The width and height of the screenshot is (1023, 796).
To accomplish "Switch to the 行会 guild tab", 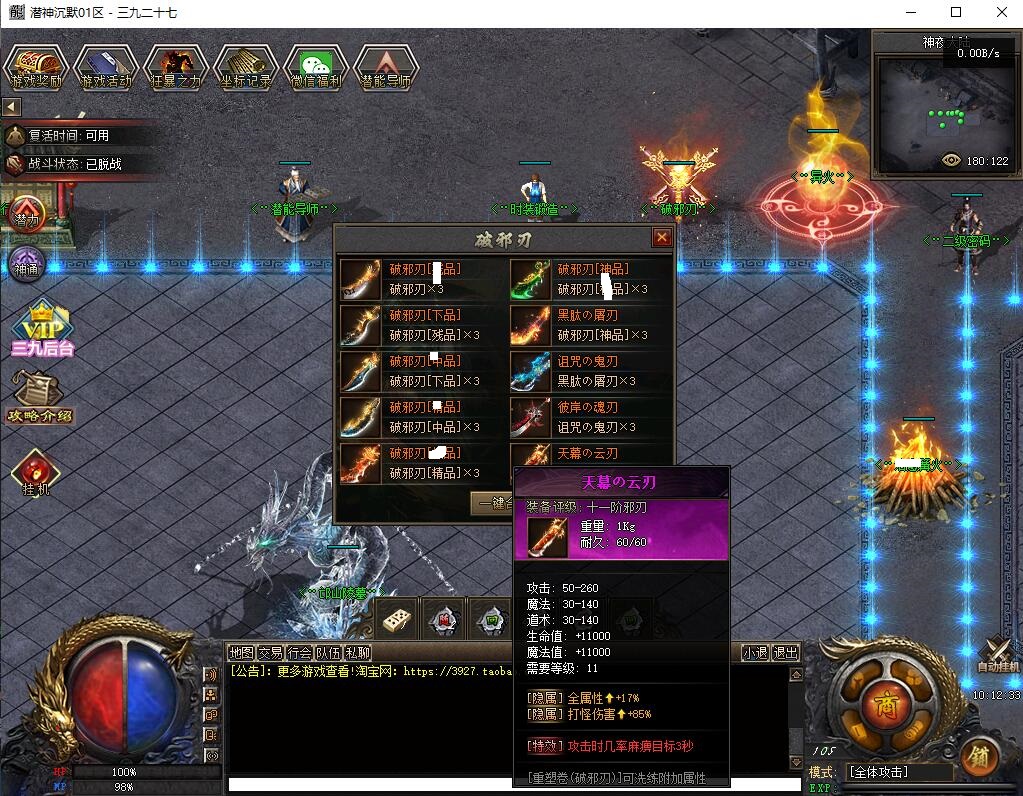I will tap(300, 653).
